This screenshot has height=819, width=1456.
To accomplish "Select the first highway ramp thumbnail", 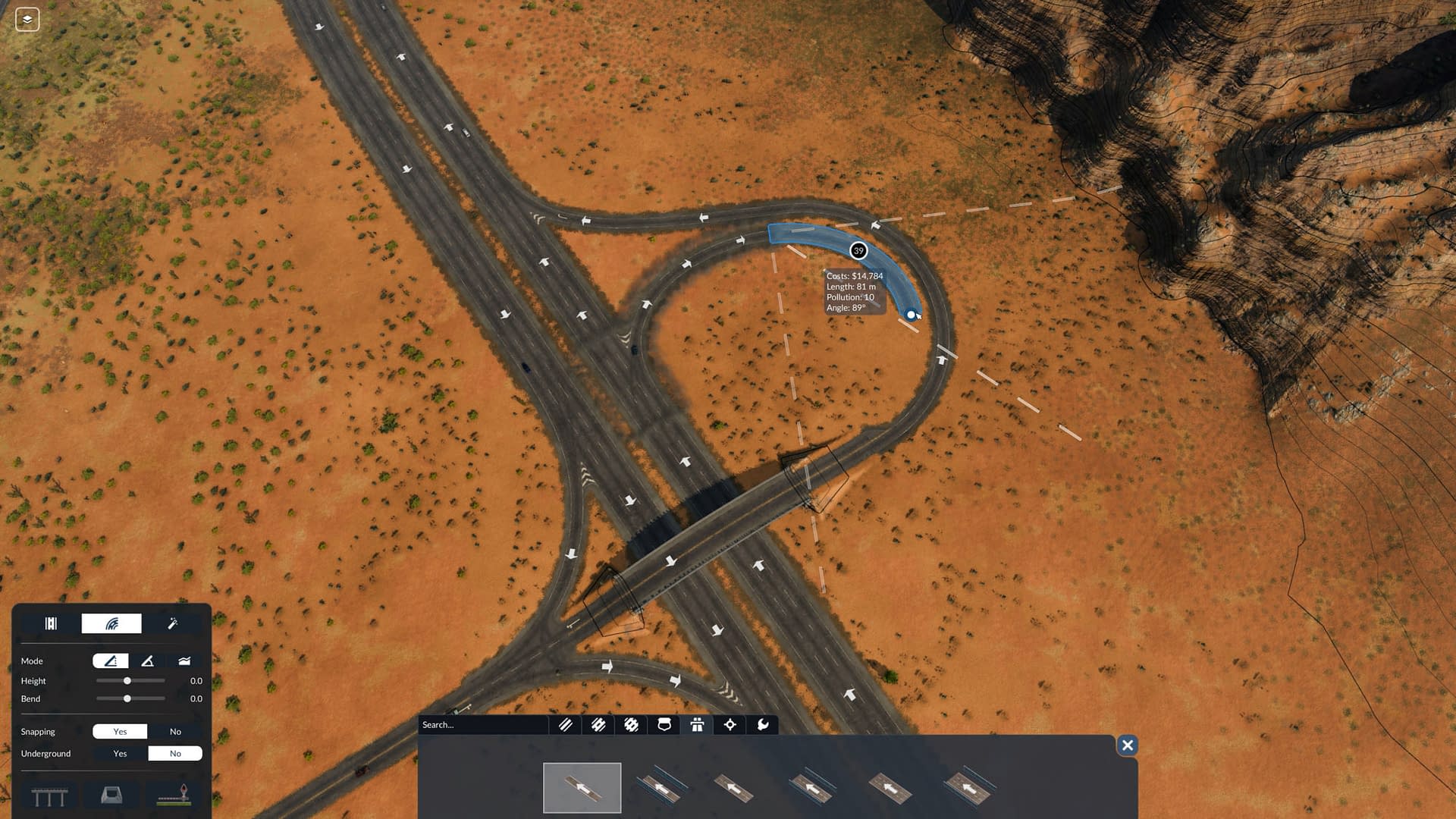I will tap(582, 788).
